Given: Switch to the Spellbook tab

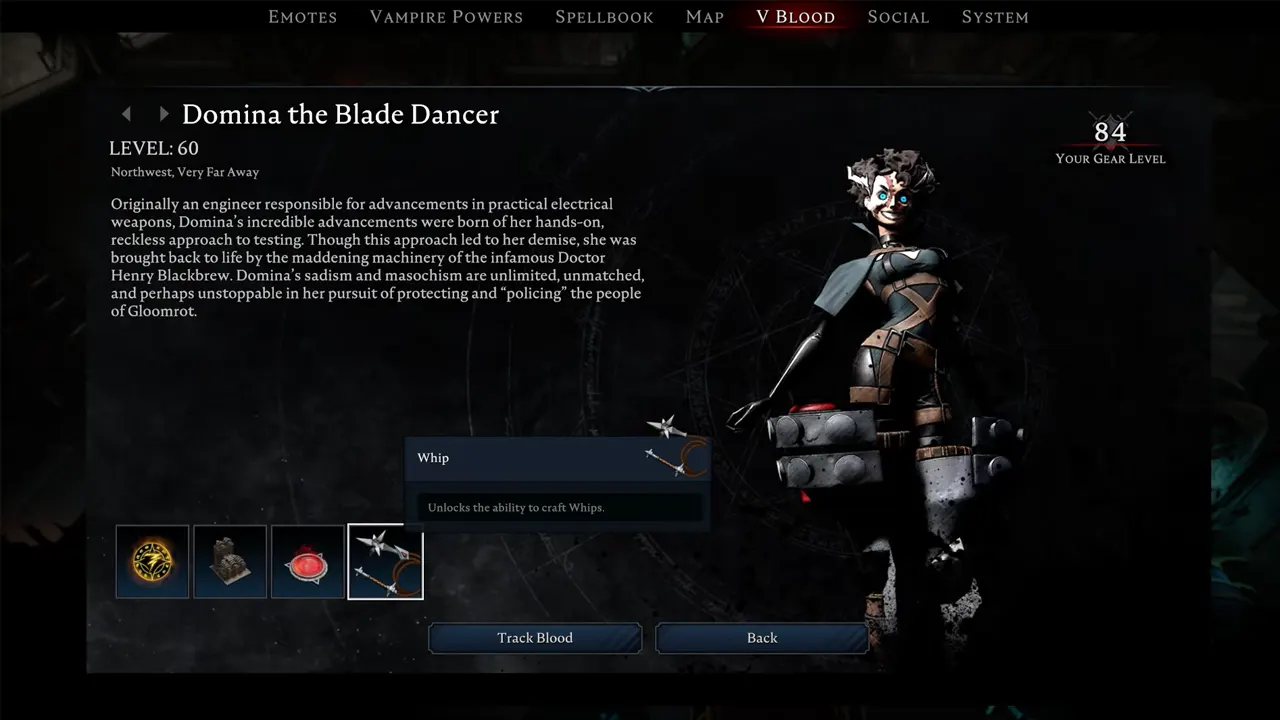Looking at the screenshot, I should 604,16.
